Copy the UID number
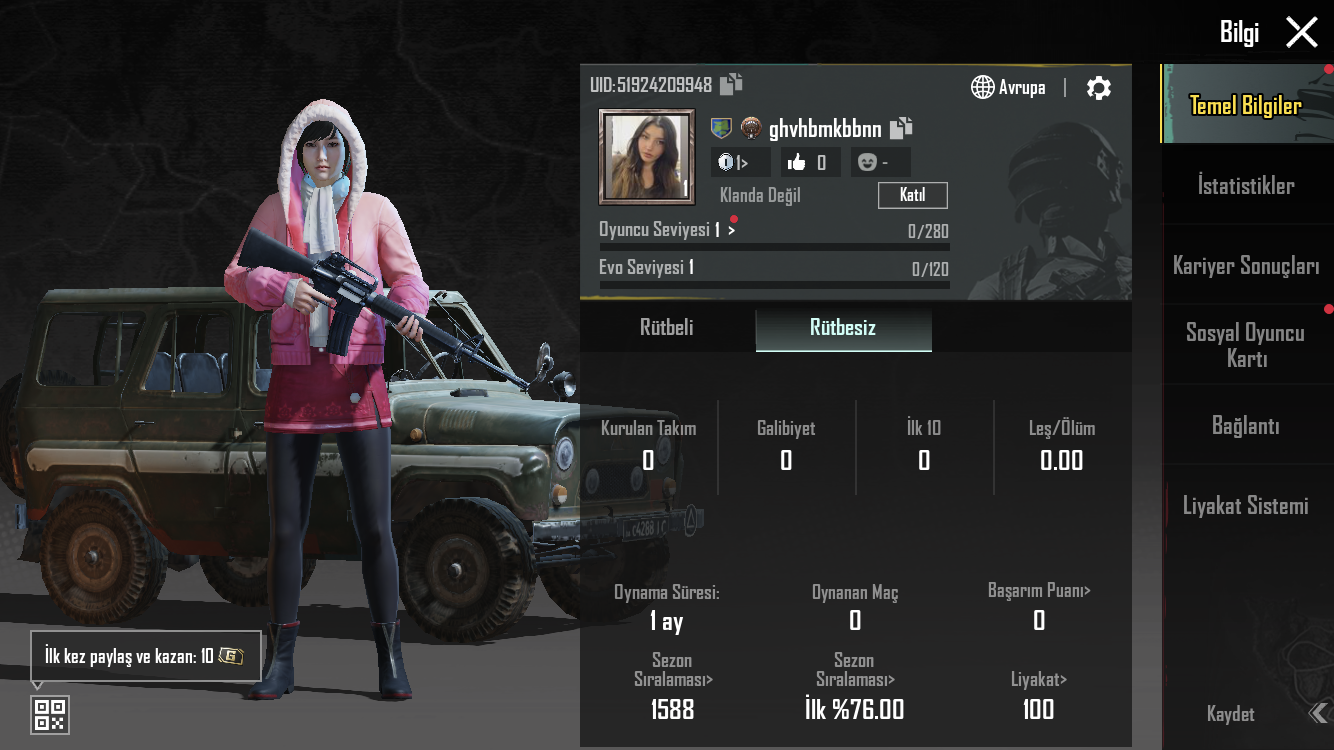This screenshot has width=1334, height=750. coord(731,84)
